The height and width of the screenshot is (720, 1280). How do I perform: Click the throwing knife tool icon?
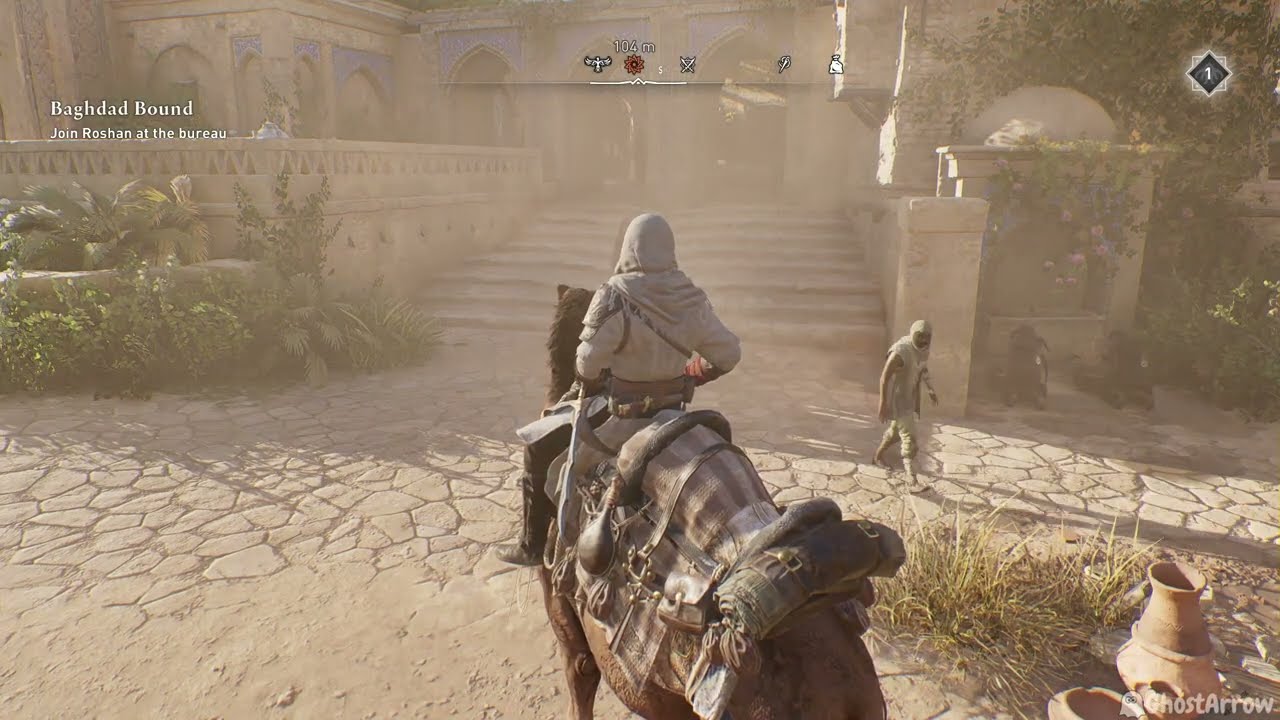tap(785, 64)
